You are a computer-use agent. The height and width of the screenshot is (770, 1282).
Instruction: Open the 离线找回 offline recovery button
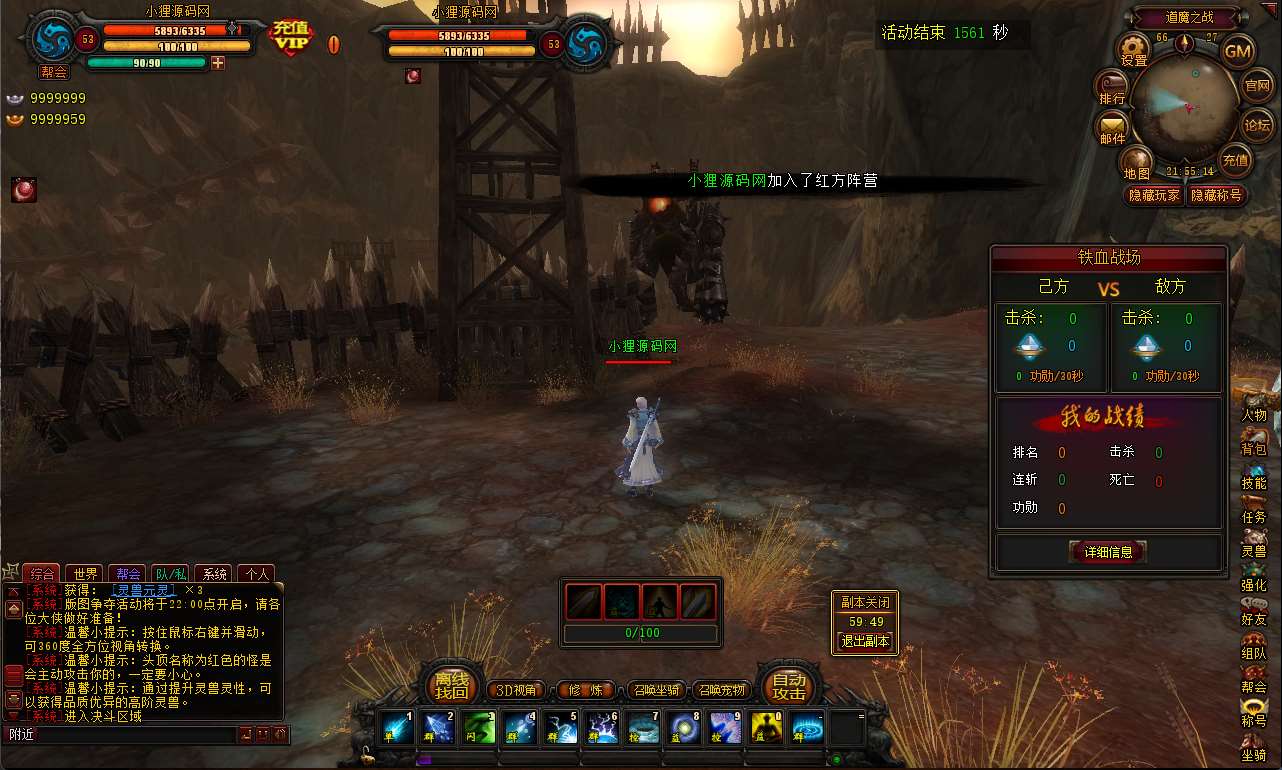(452, 686)
